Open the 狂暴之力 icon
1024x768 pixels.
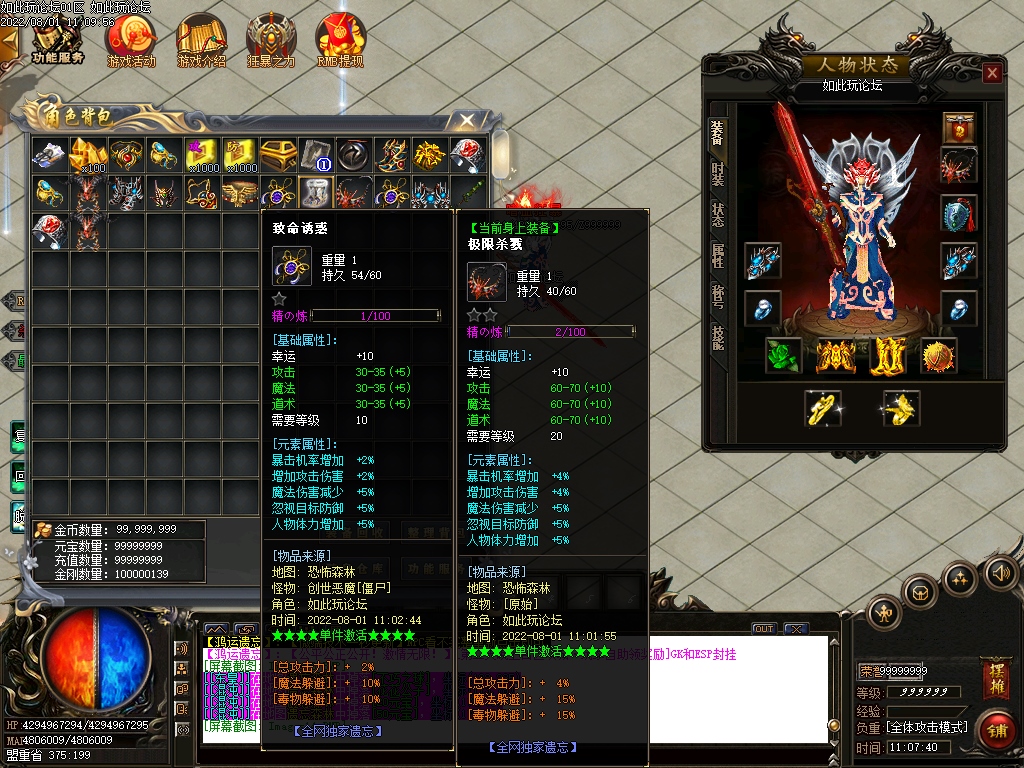tap(271, 40)
